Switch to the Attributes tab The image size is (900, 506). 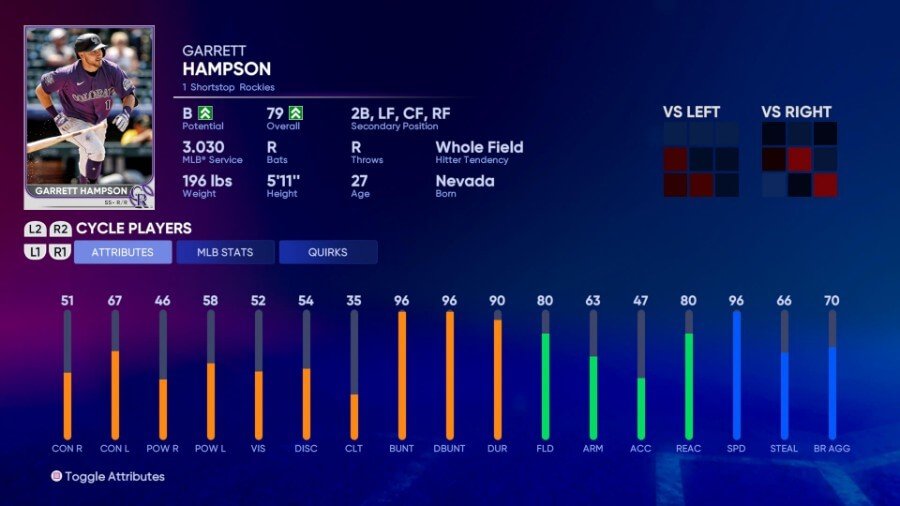[x=123, y=252]
